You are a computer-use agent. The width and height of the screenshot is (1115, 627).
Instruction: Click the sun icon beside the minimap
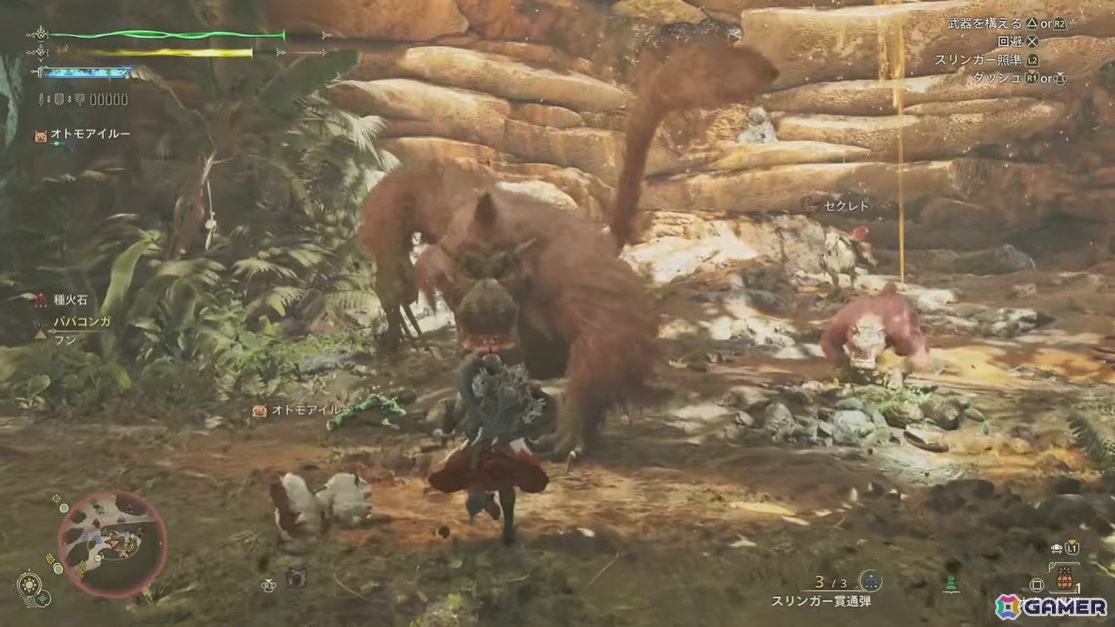[29, 584]
